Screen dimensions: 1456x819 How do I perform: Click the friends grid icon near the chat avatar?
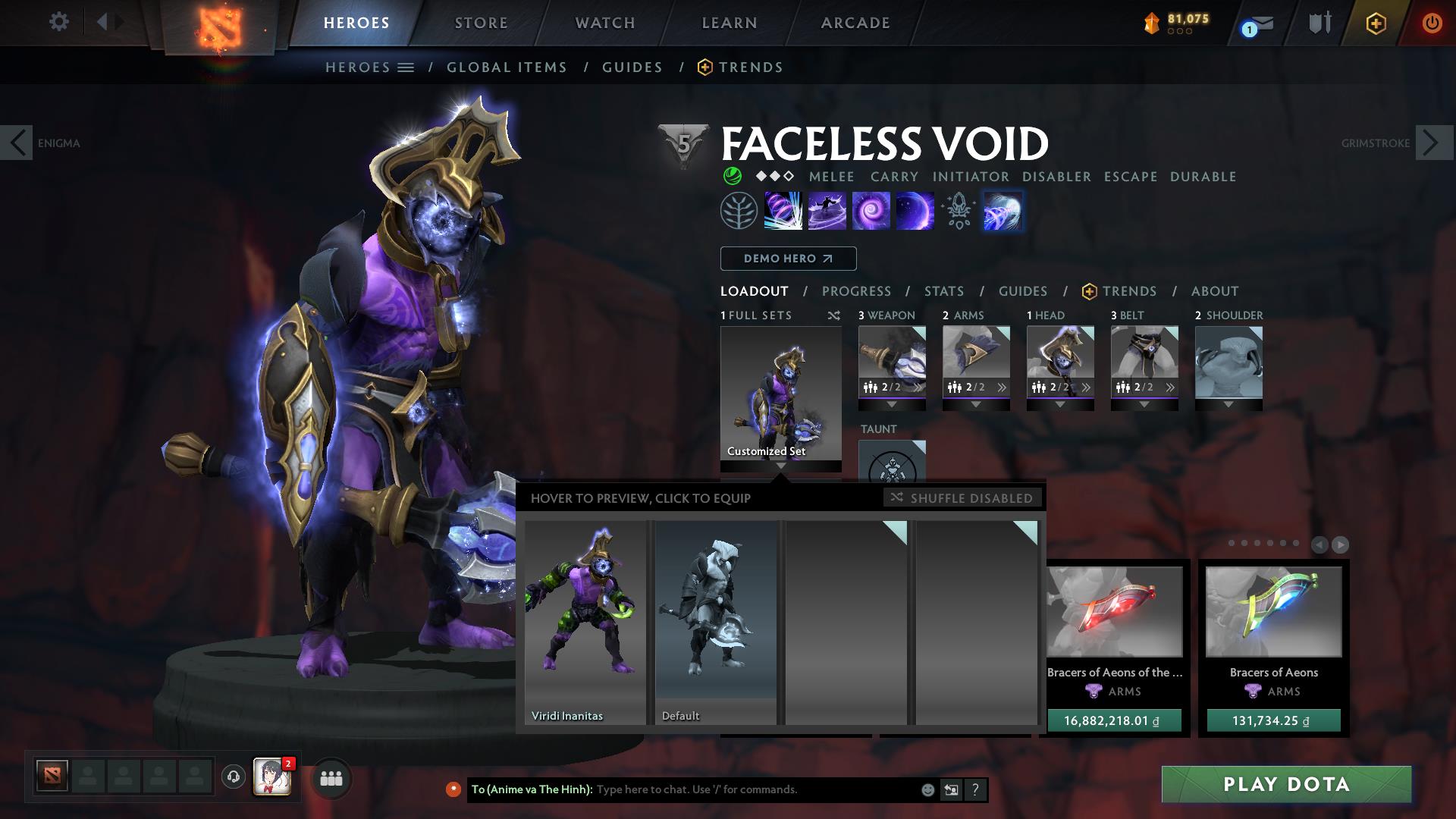coord(331,778)
